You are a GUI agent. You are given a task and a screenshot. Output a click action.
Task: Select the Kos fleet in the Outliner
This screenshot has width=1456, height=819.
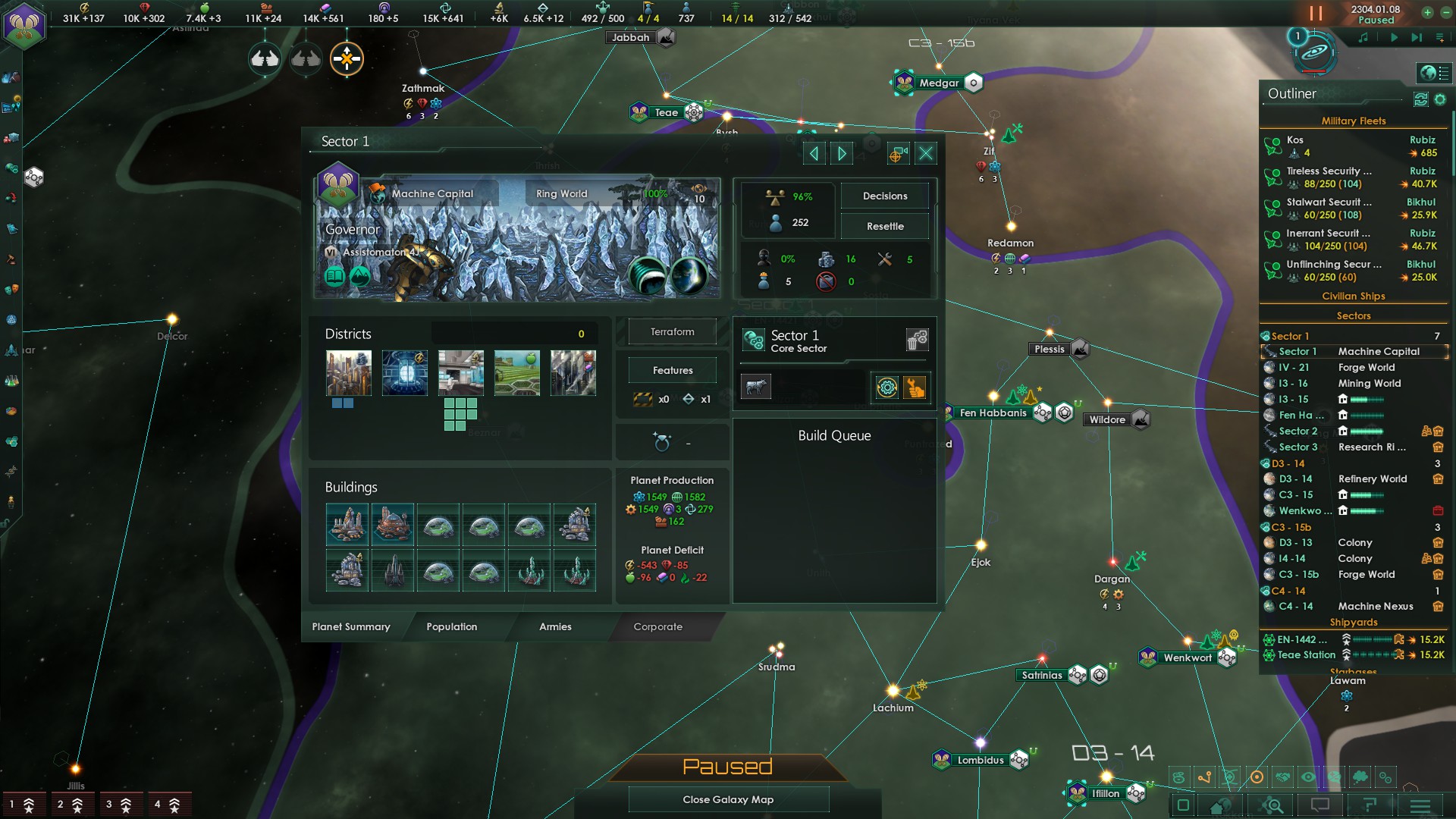pos(1295,140)
